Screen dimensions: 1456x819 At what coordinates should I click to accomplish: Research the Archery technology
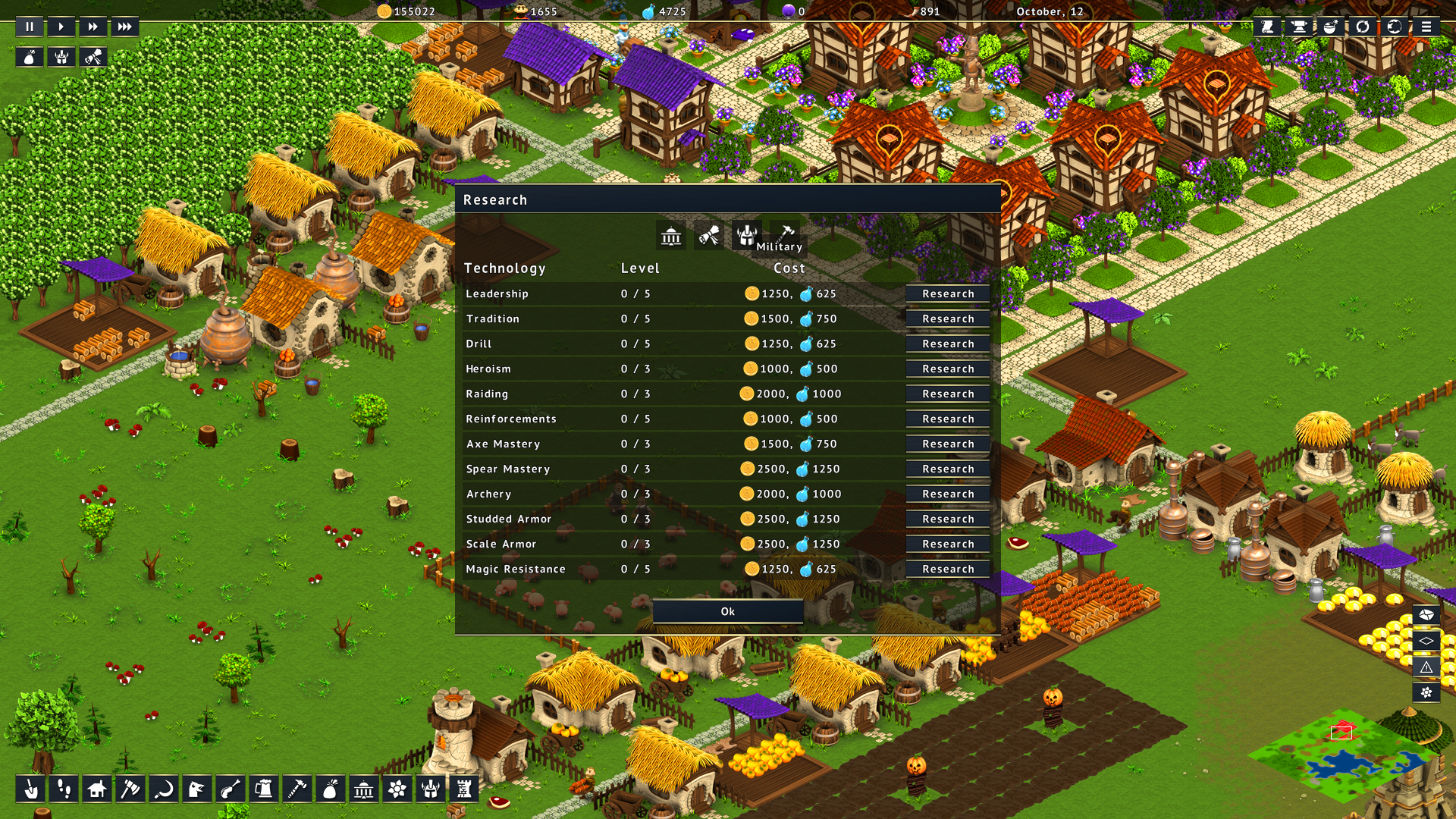(x=948, y=494)
